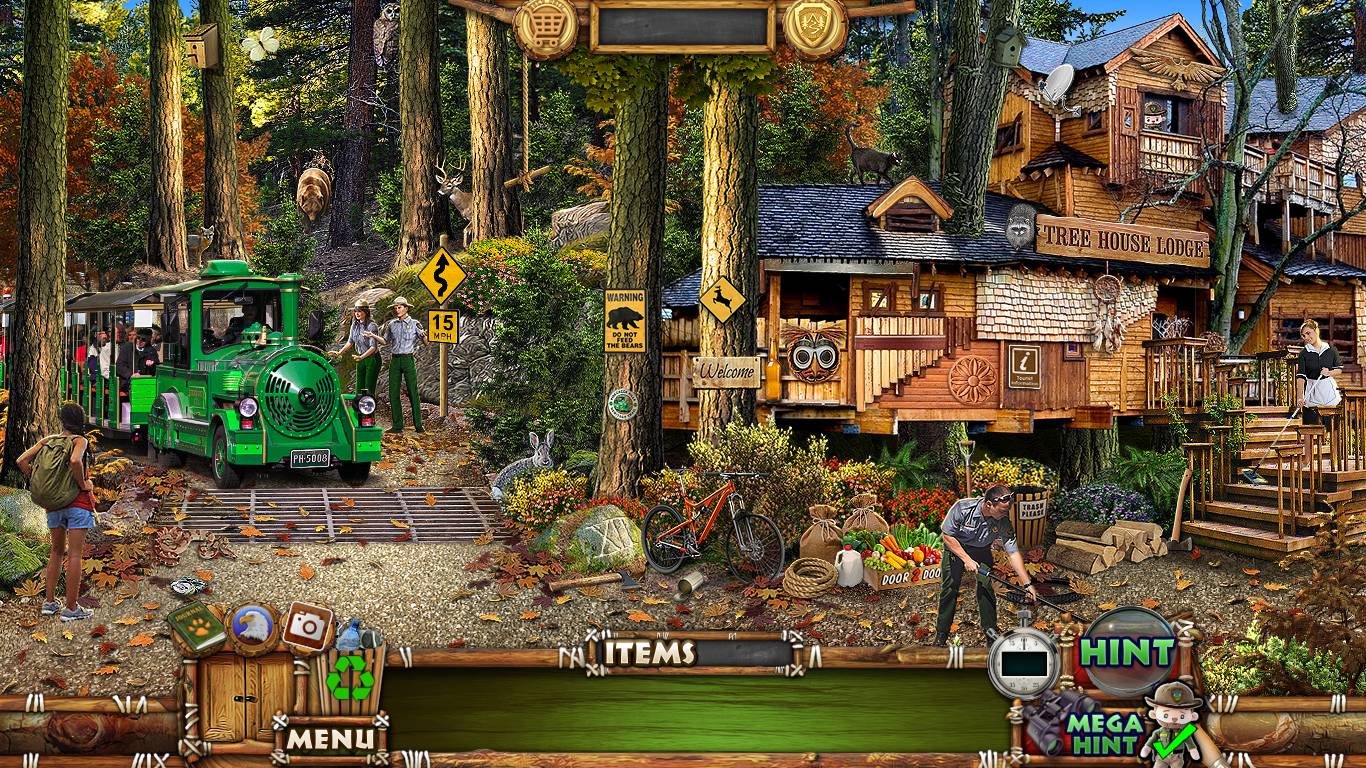Select the green recycling bin
Screen dimensions: 1366x768
(x=350, y=678)
